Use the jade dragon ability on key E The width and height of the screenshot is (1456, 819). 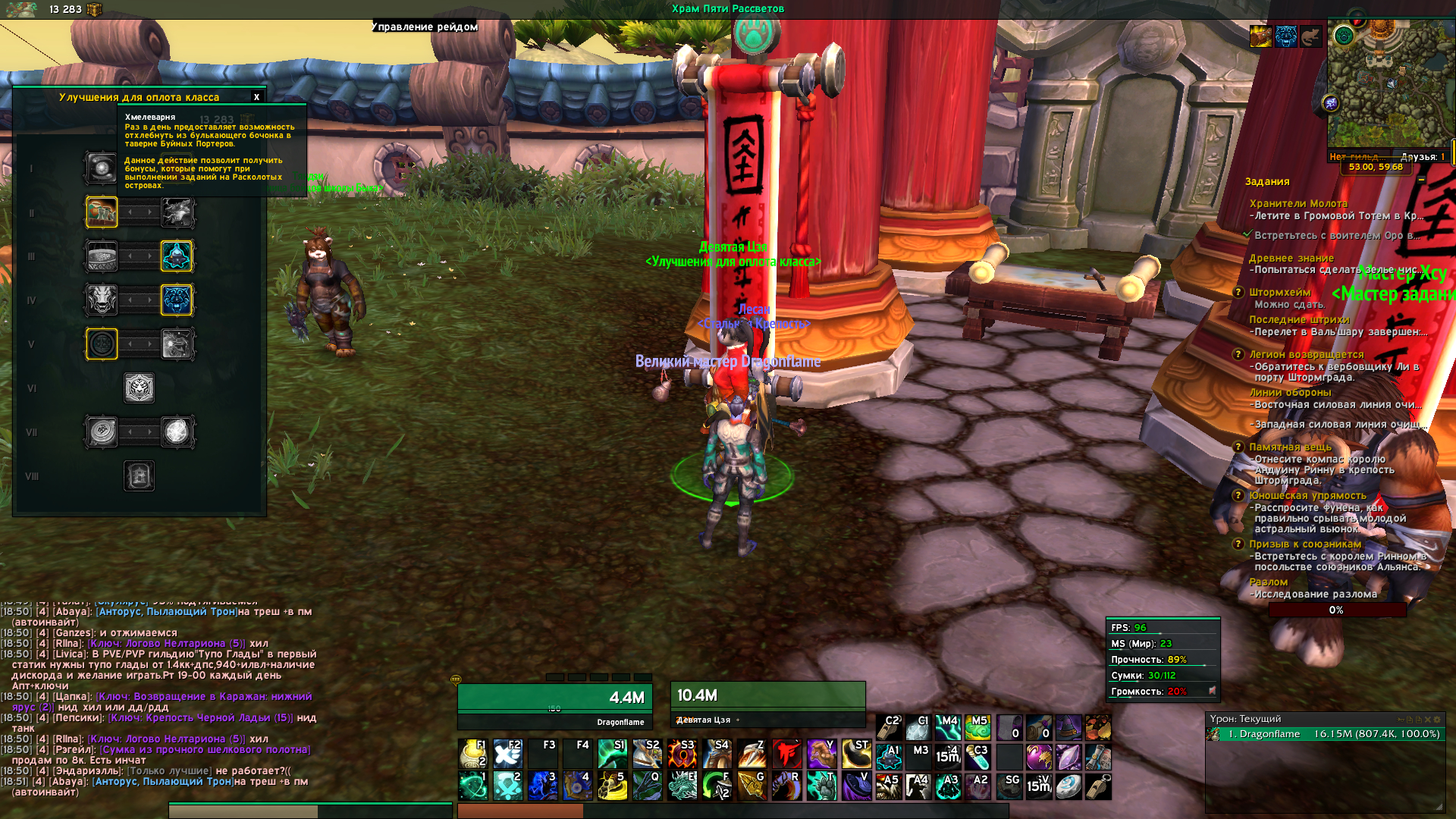(x=682, y=786)
